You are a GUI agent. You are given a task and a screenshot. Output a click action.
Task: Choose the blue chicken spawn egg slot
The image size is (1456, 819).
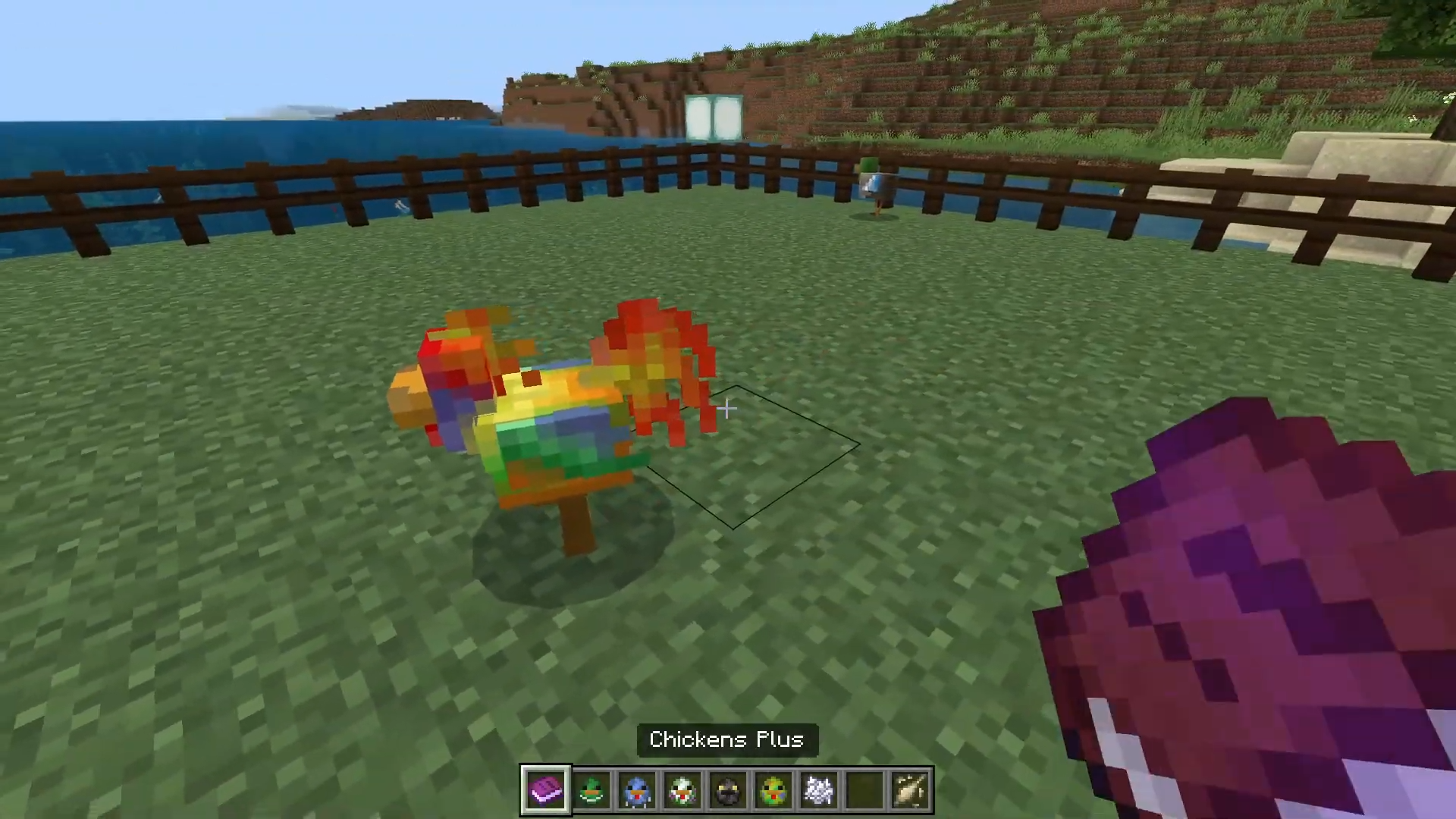(x=637, y=790)
